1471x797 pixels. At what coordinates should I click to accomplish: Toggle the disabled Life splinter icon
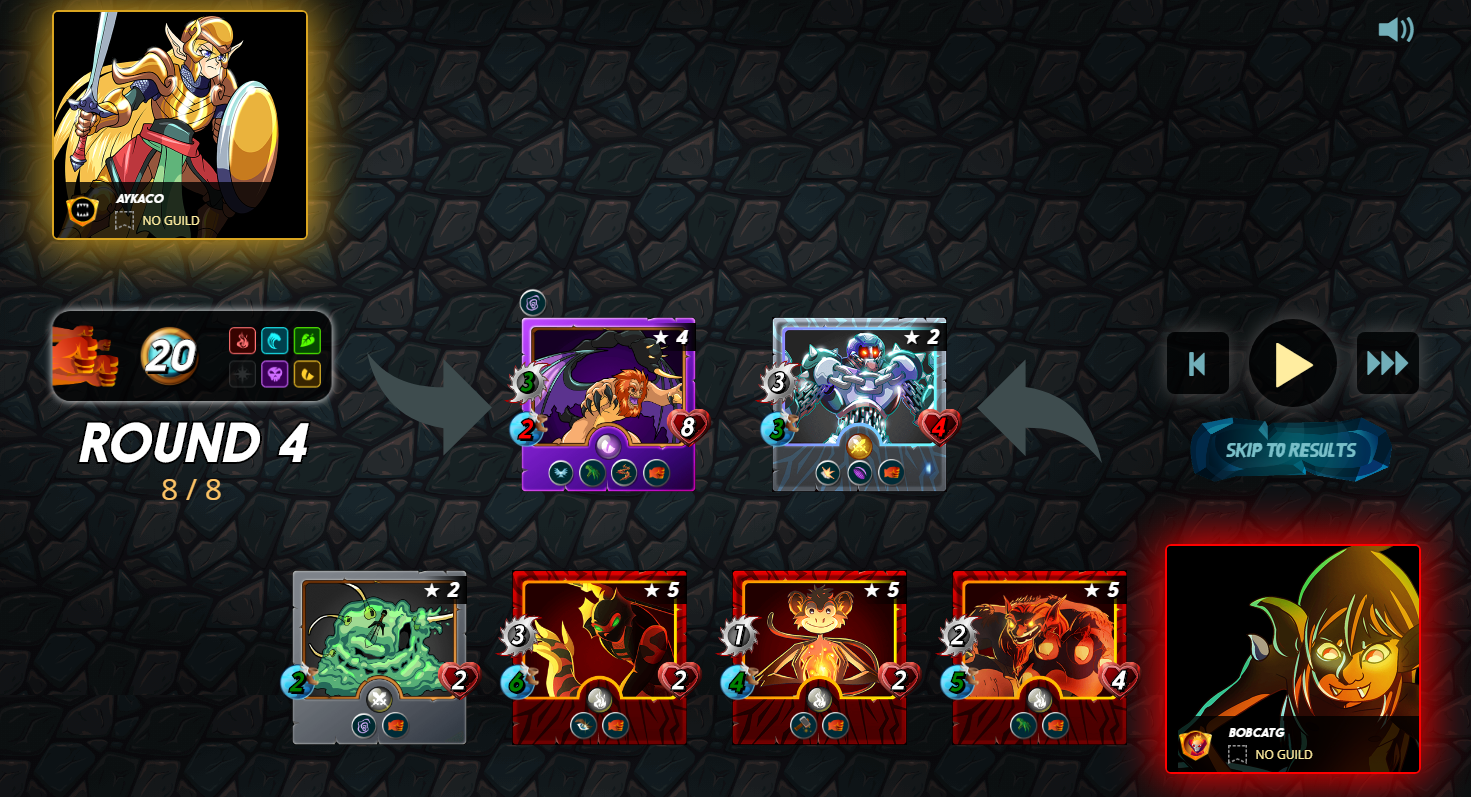click(243, 373)
